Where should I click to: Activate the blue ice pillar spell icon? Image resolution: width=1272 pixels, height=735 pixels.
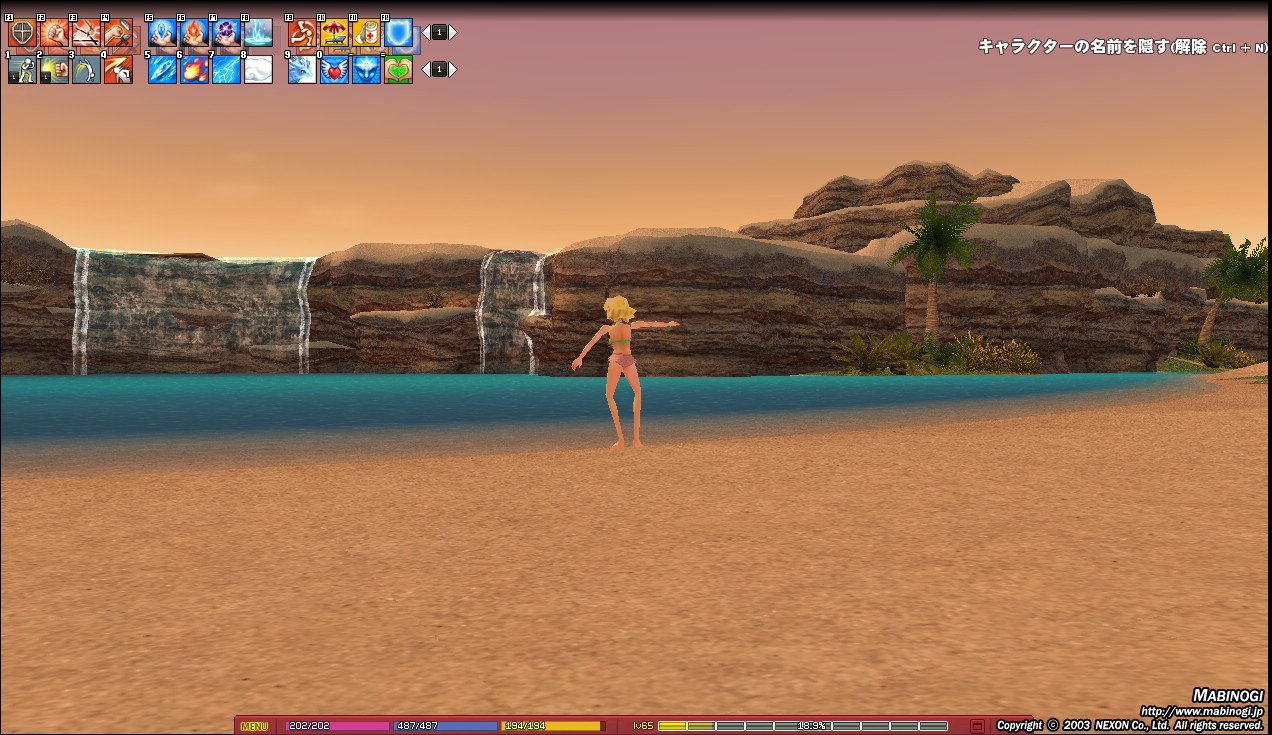(x=258, y=33)
